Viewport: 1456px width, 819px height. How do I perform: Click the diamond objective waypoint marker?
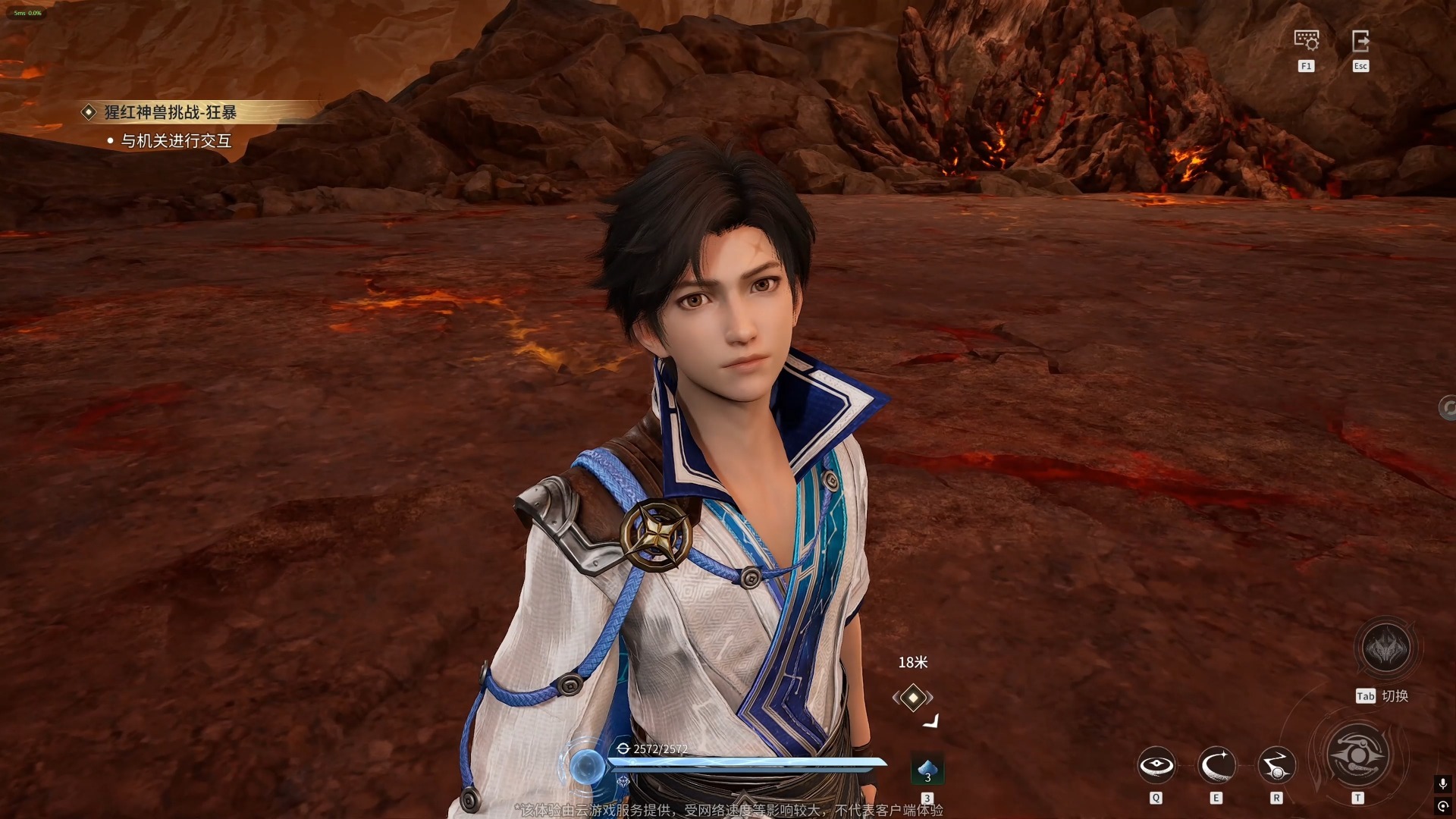coord(913,697)
